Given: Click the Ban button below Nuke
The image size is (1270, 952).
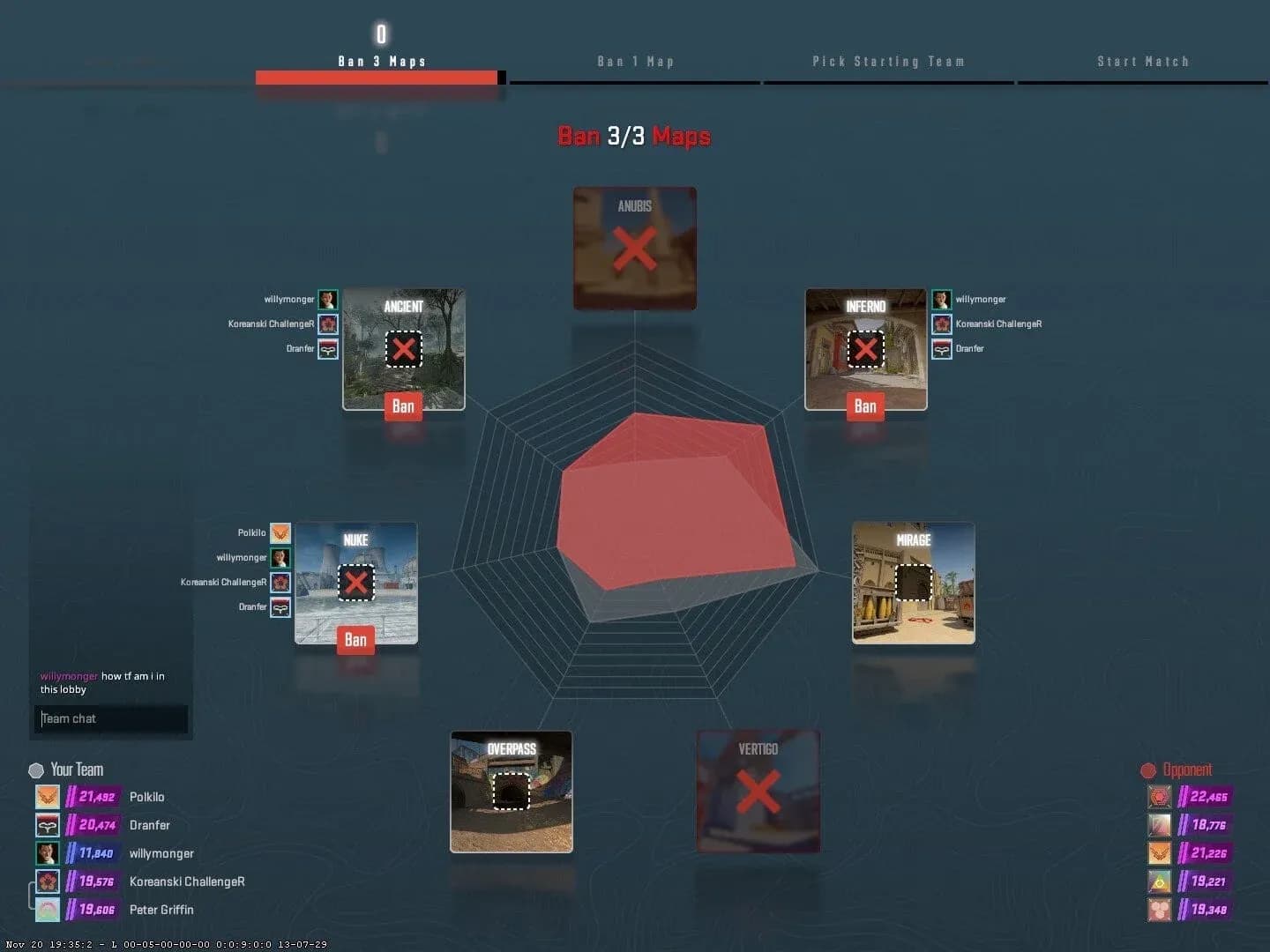Looking at the screenshot, I should (355, 640).
